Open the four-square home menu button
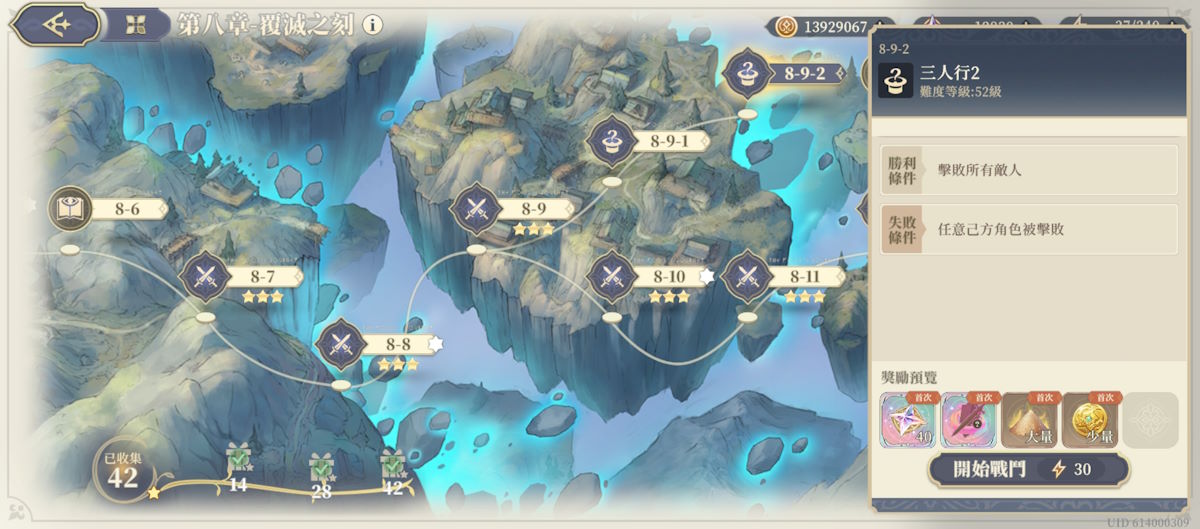 pyautogui.click(x=135, y=24)
